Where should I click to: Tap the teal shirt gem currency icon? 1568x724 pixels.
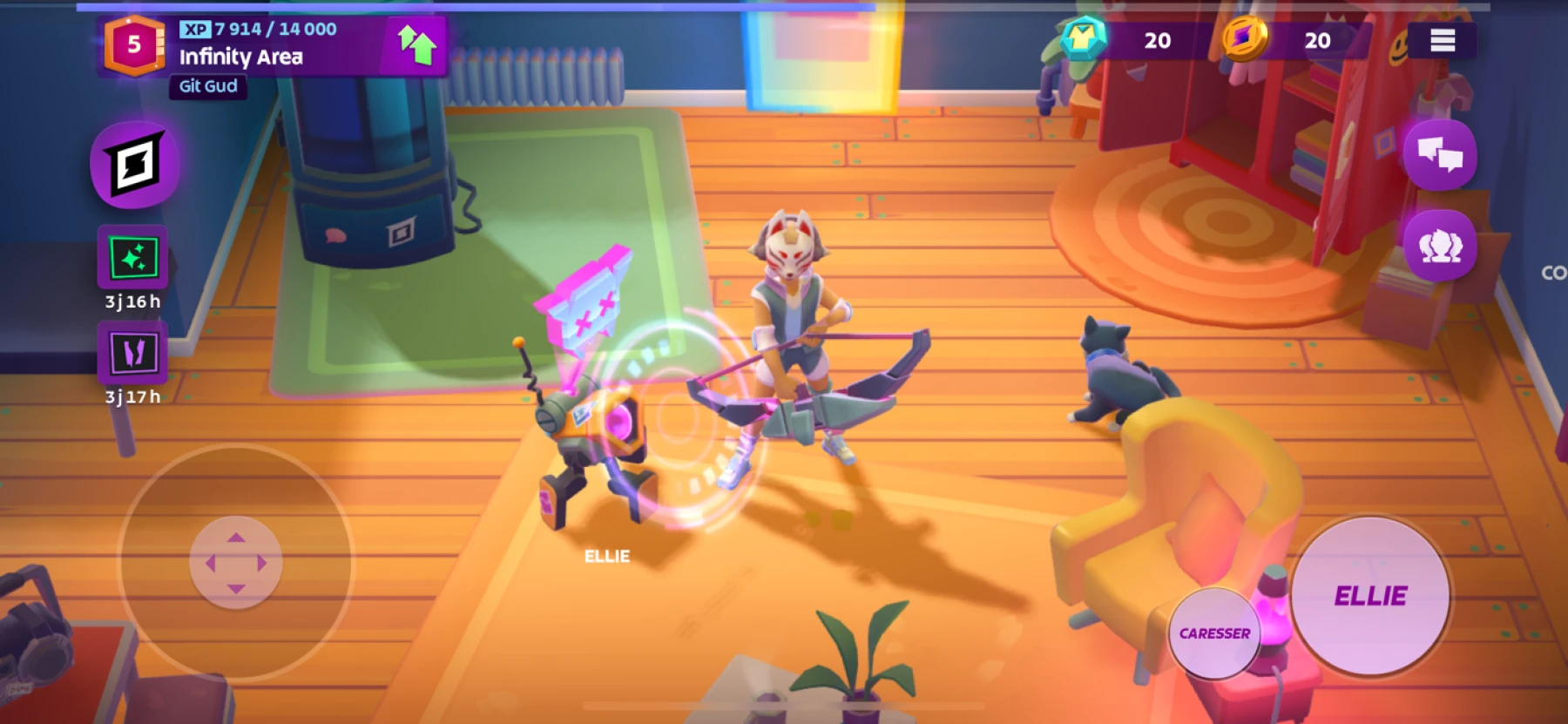tap(1083, 39)
